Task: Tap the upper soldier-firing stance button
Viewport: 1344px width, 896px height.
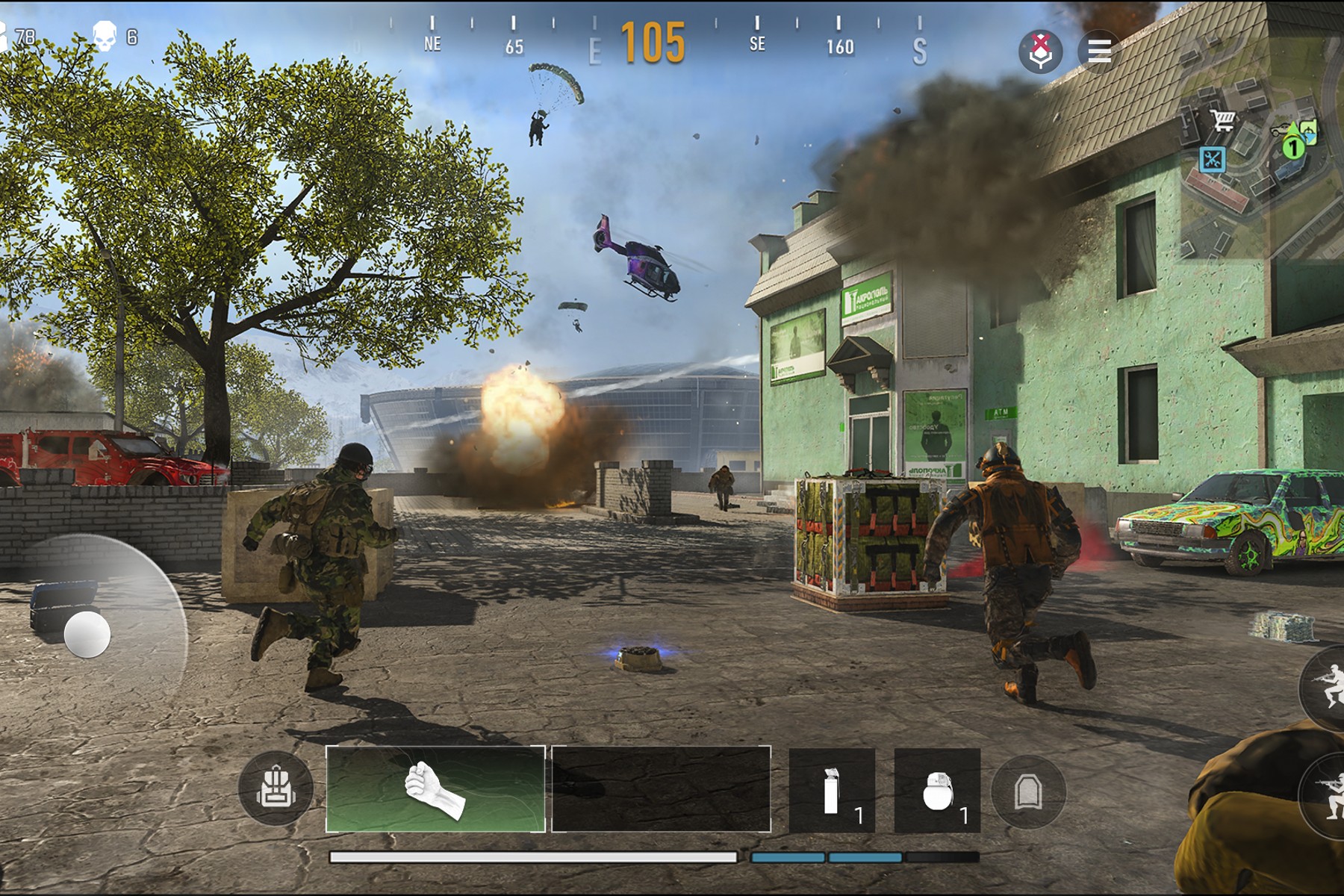Action: (x=1327, y=688)
